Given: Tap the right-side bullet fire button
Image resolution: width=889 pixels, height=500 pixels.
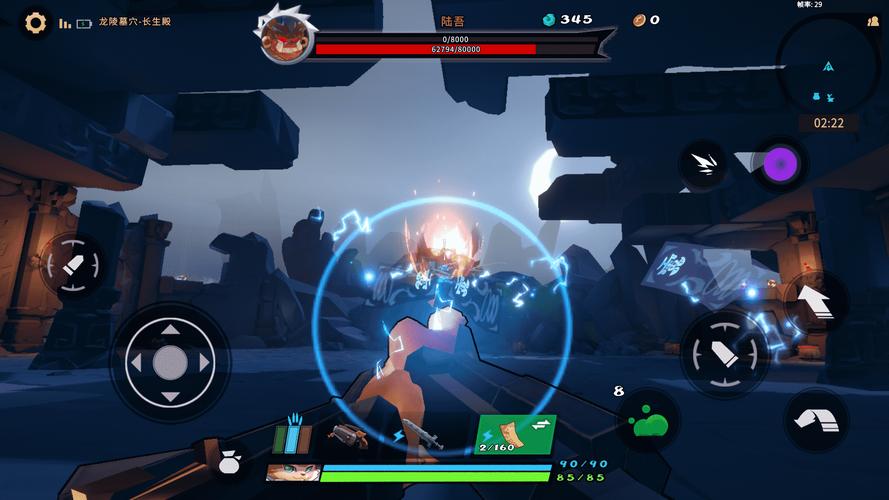Looking at the screenshot, I should pos(724,354).
